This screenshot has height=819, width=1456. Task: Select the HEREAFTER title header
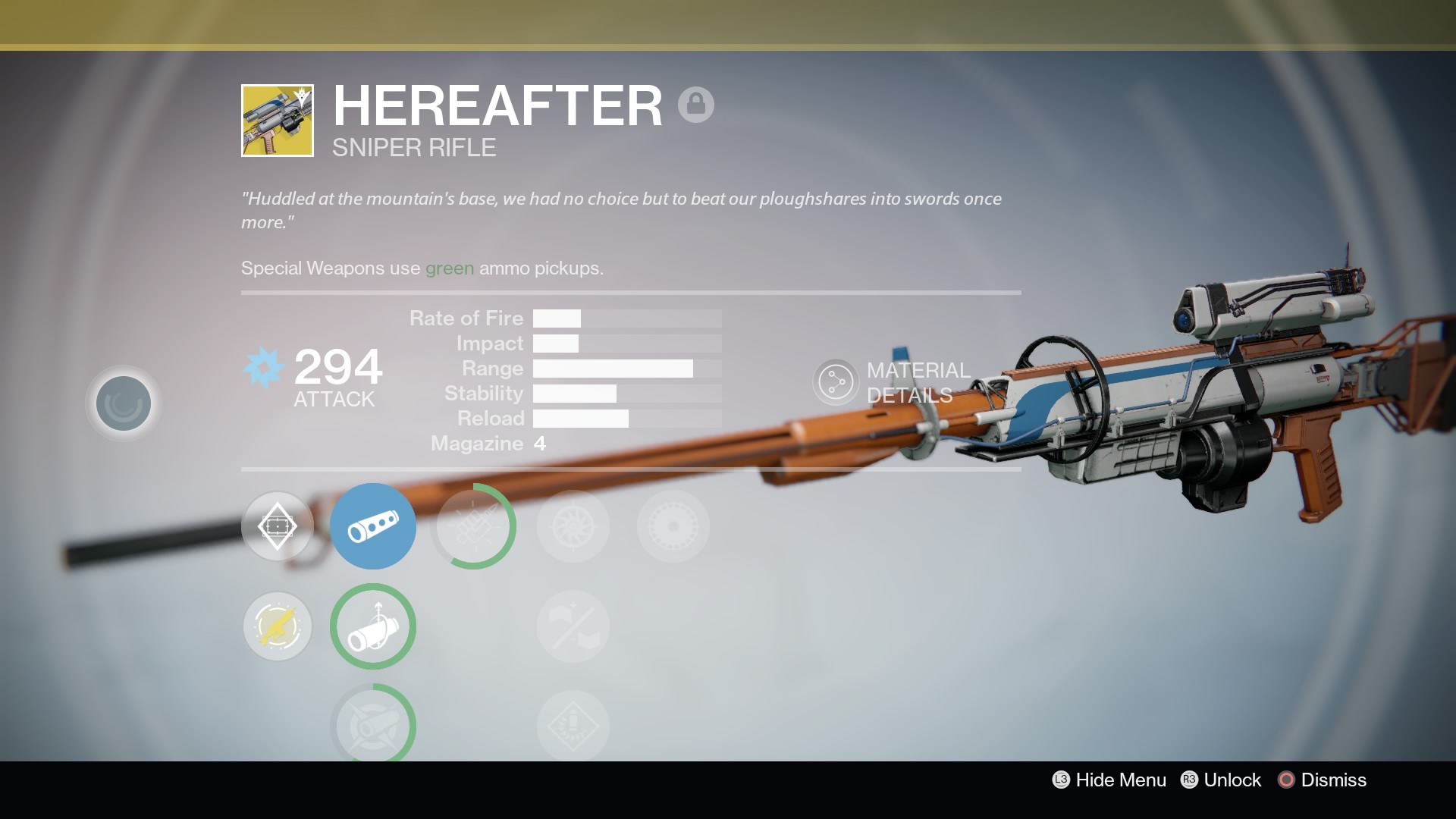point(497,104)
